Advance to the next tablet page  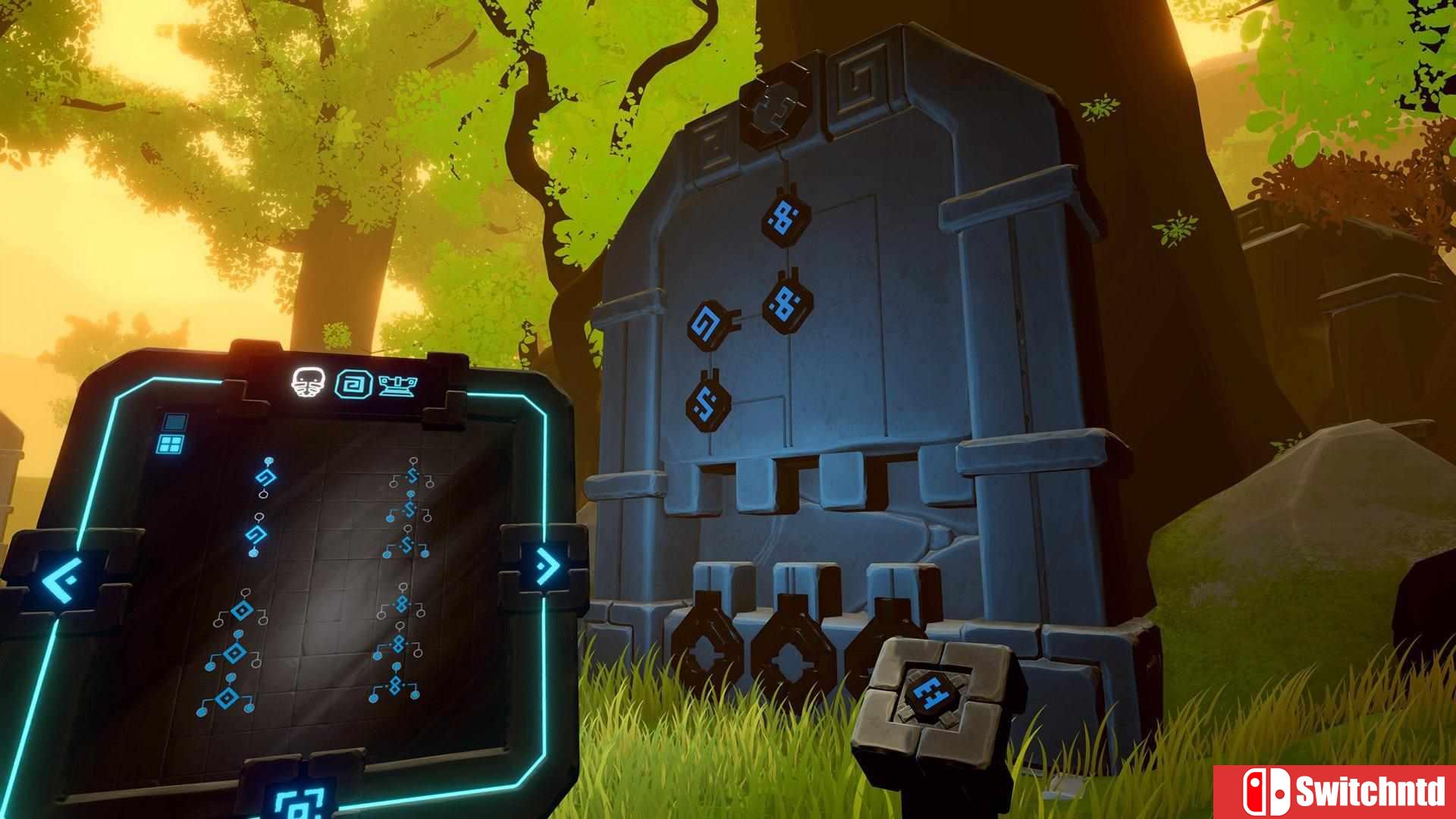click(544, 564)
